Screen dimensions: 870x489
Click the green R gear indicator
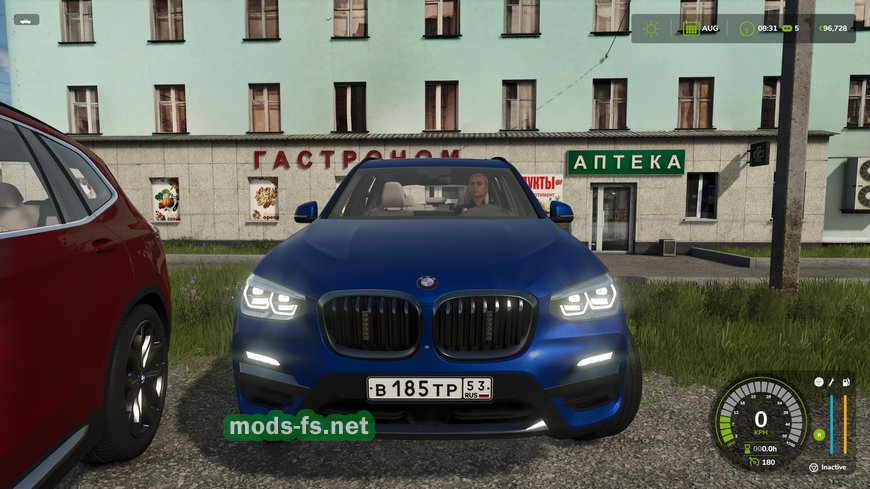pos(819,434)
